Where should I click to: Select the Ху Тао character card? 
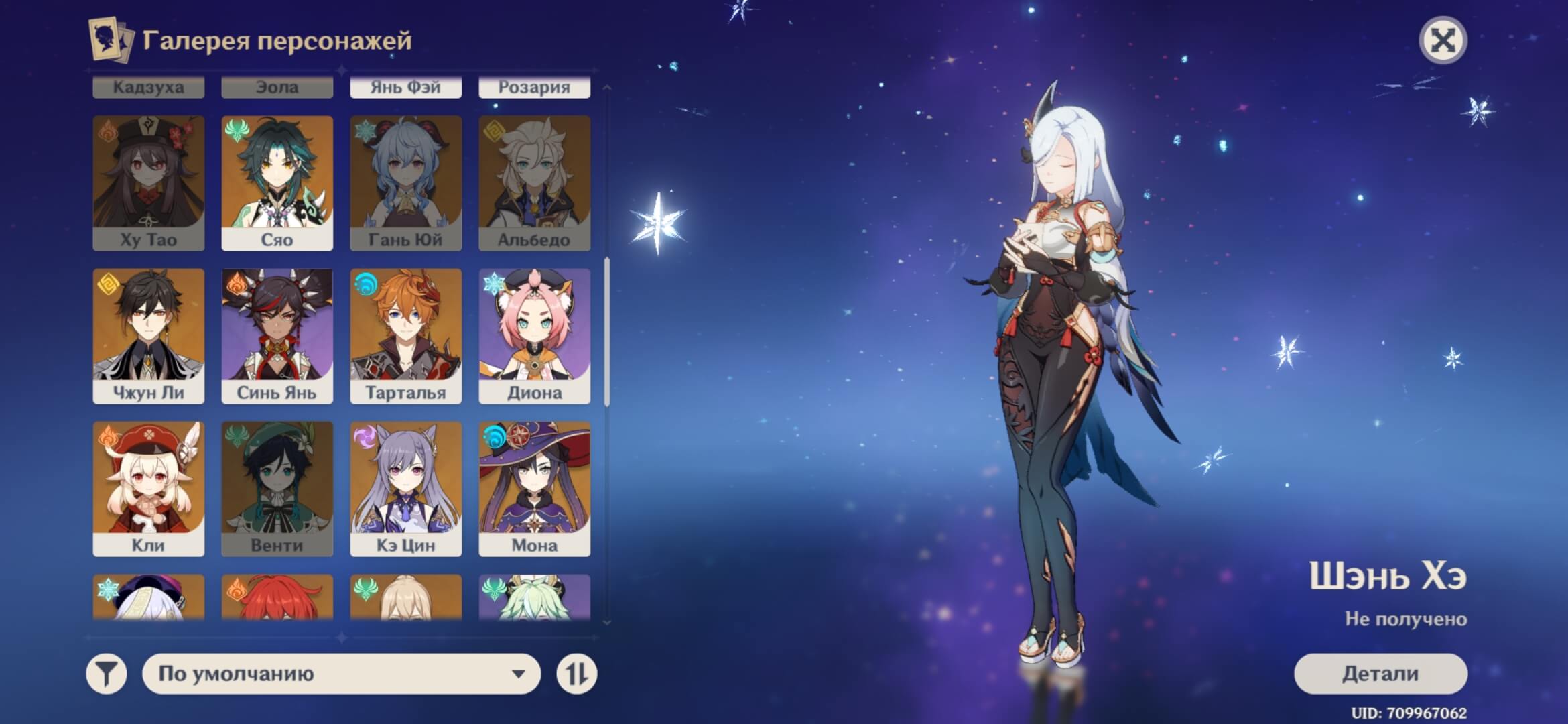[x=148, y=183]
